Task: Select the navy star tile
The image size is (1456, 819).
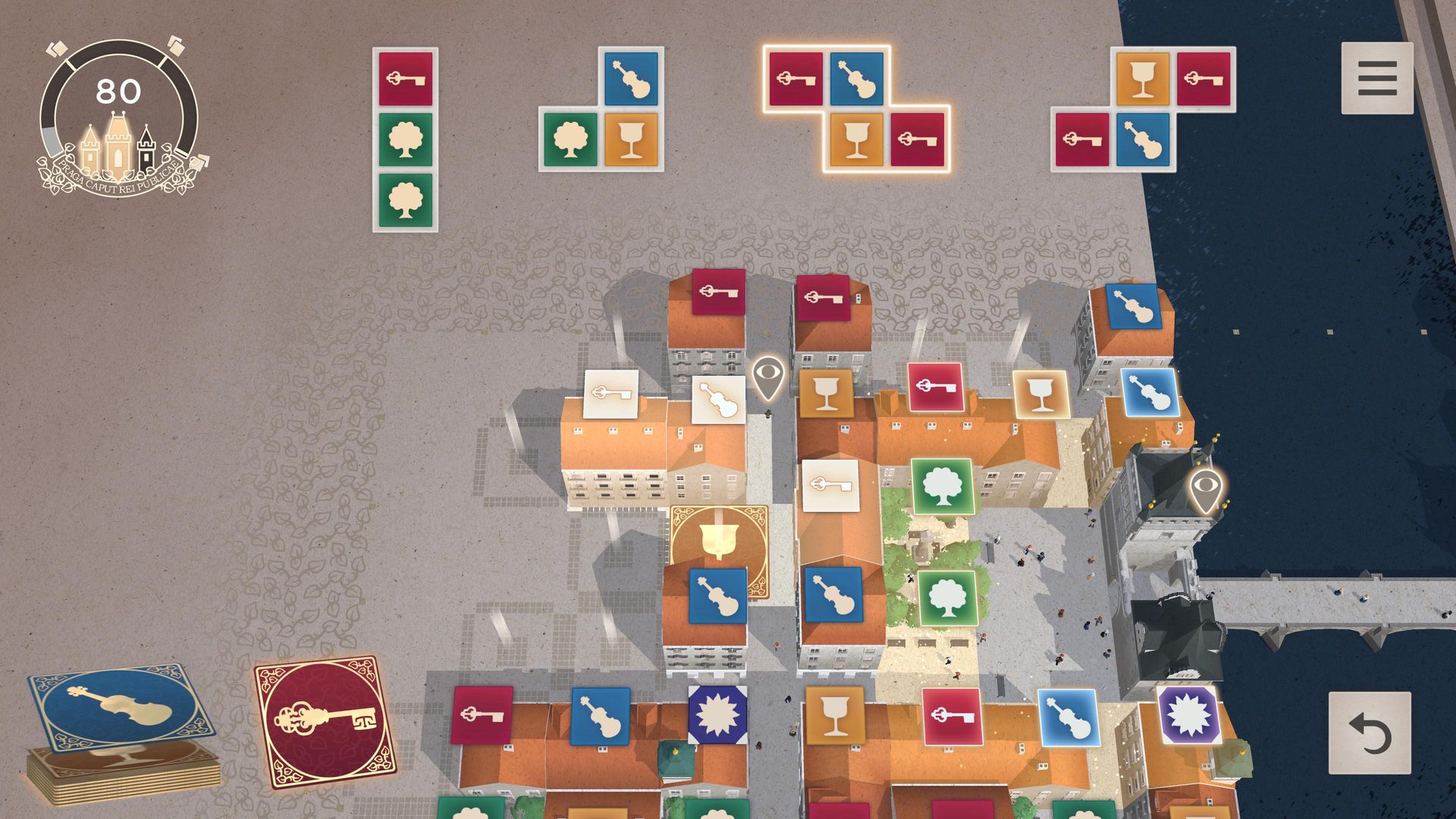Action: pos(717,715)
